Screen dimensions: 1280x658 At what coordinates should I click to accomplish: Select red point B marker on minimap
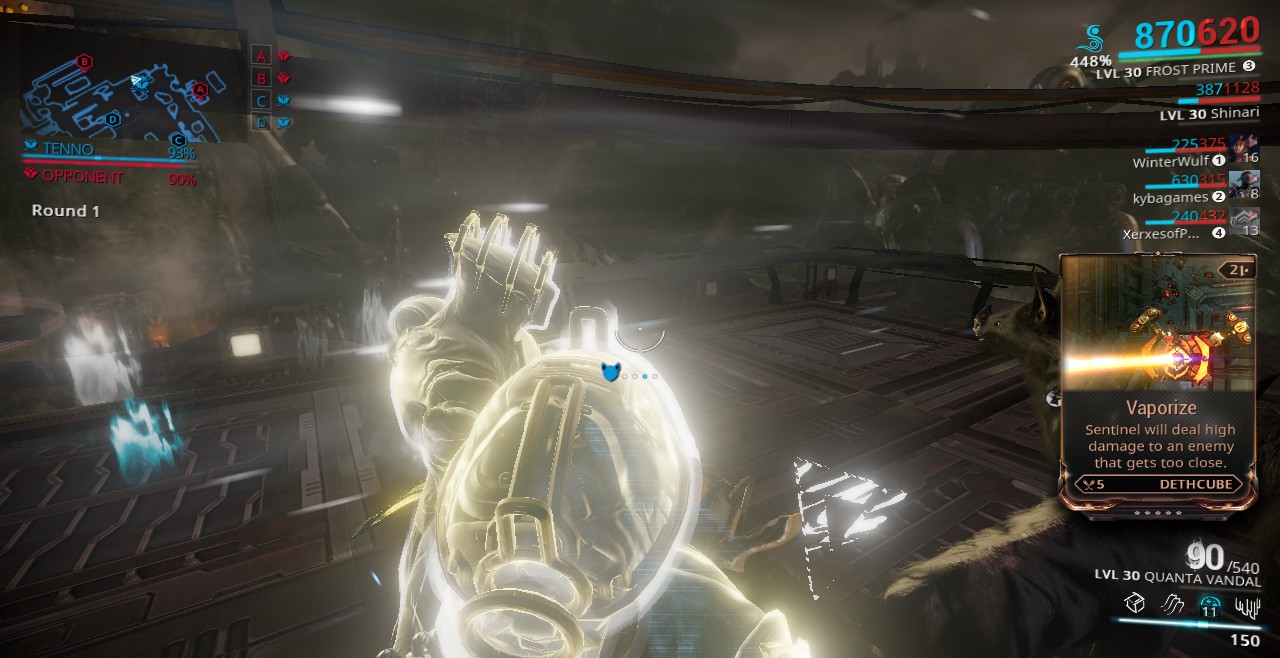(x=85, y=62)
